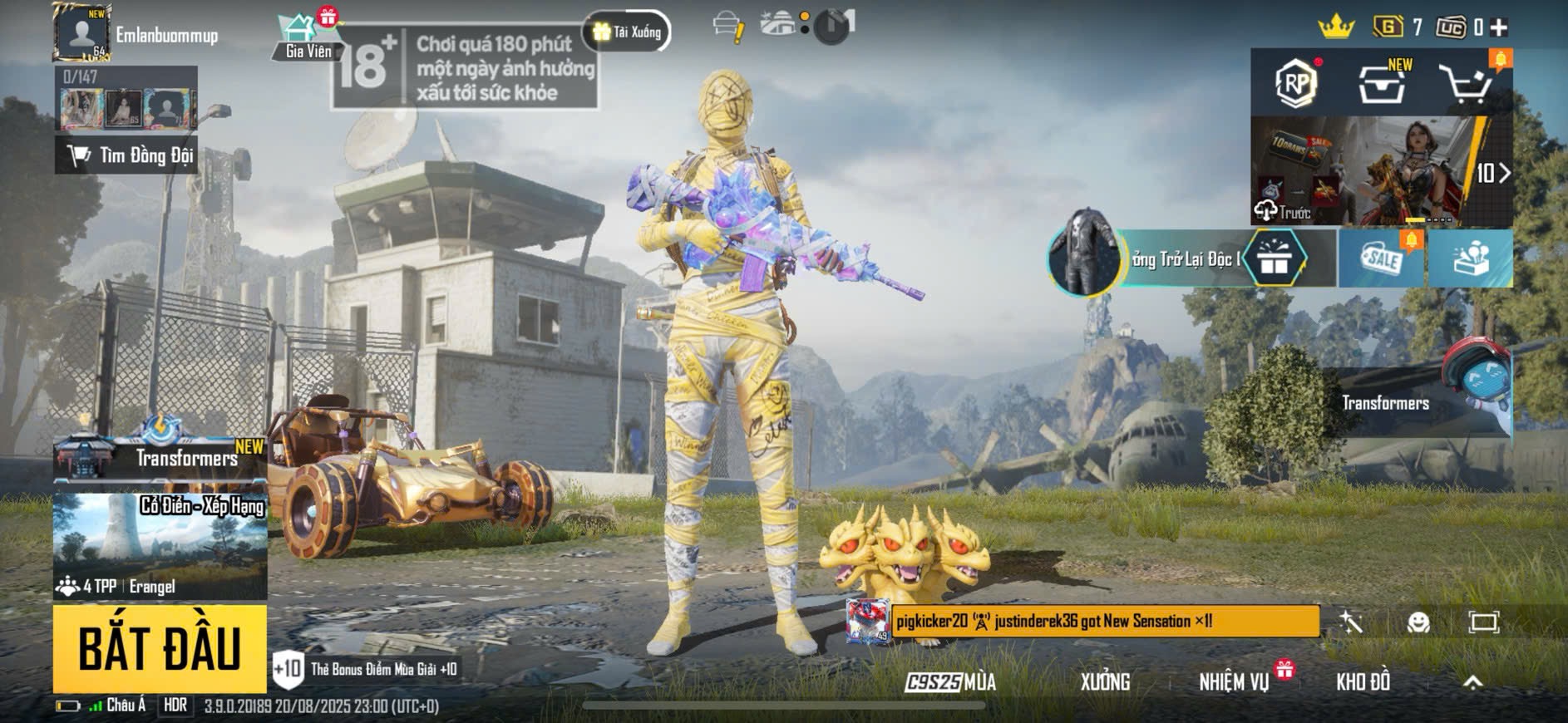Open the KHO ĐỒ inventory menu
This screenshot has width=1568, height=723.
1363,682
